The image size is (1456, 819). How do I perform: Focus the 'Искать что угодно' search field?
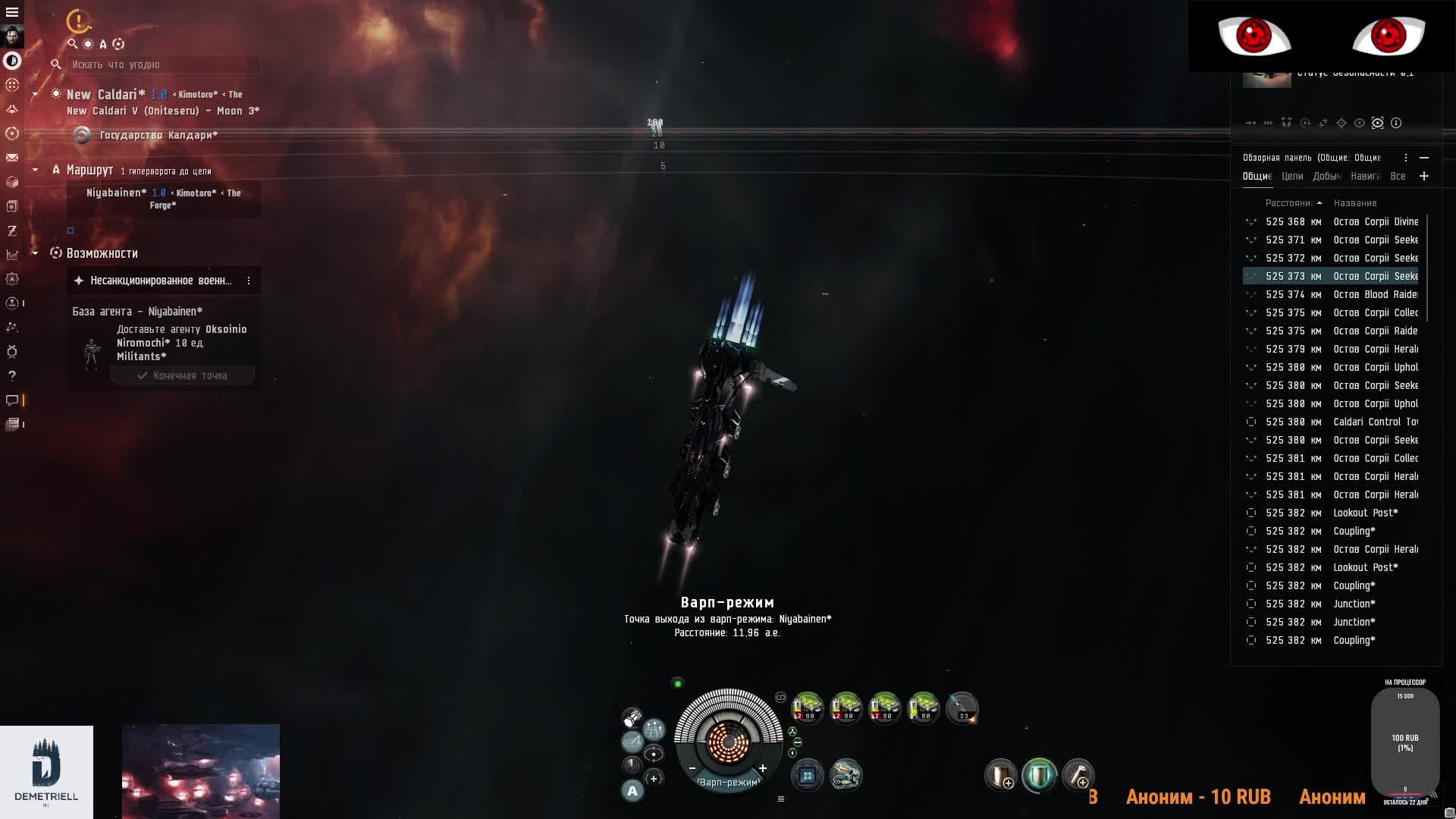pos(163,65)
